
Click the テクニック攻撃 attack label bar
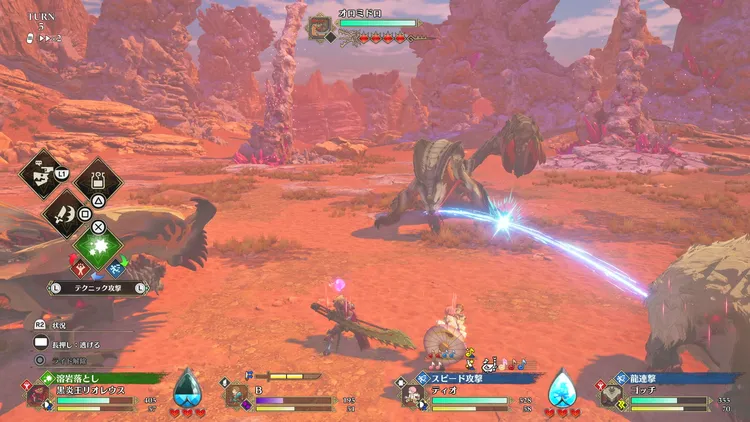point(98,287)
